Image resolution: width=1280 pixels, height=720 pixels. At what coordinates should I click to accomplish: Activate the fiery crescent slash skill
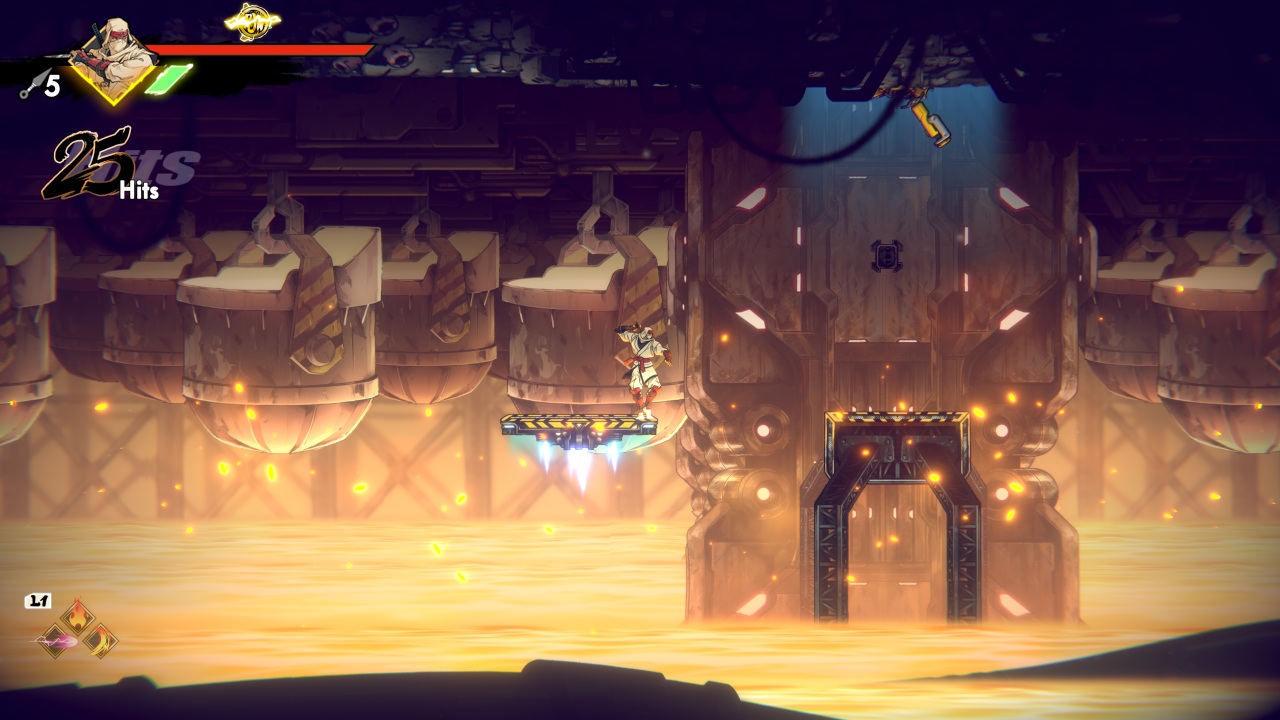coord(100,640)
